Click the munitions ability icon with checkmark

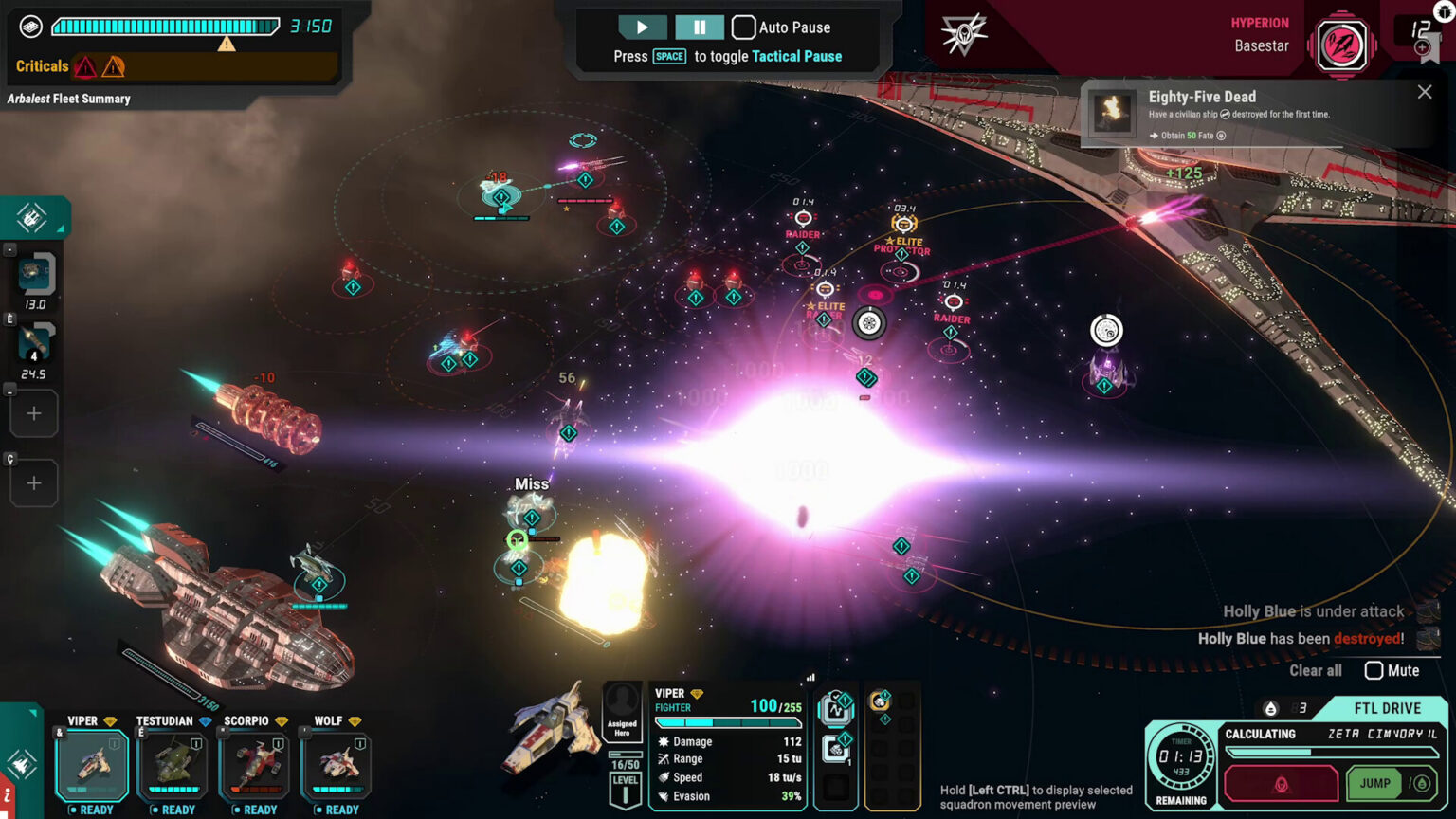[836, 710]
